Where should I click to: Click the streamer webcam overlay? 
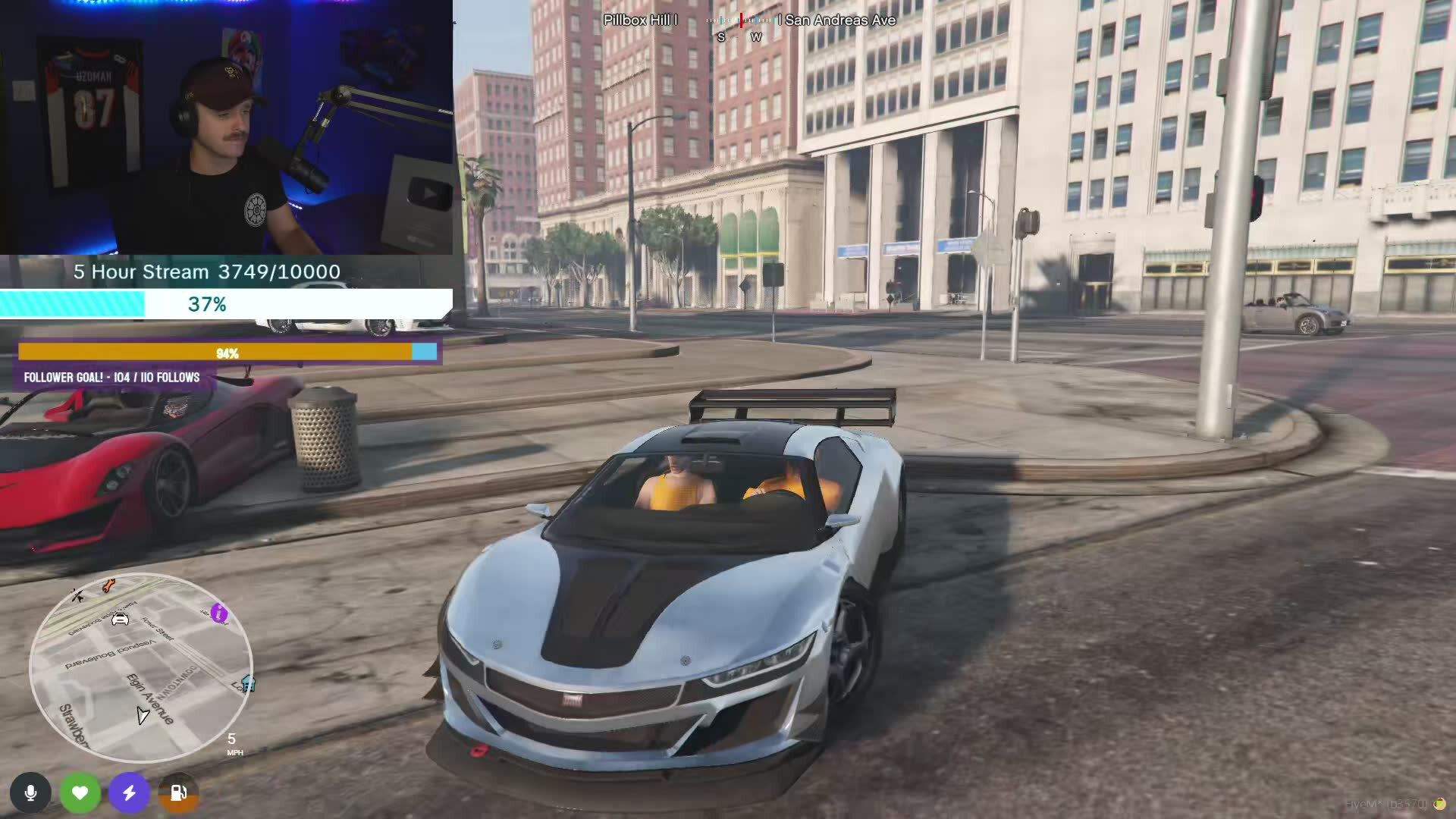tap(226, 127)
